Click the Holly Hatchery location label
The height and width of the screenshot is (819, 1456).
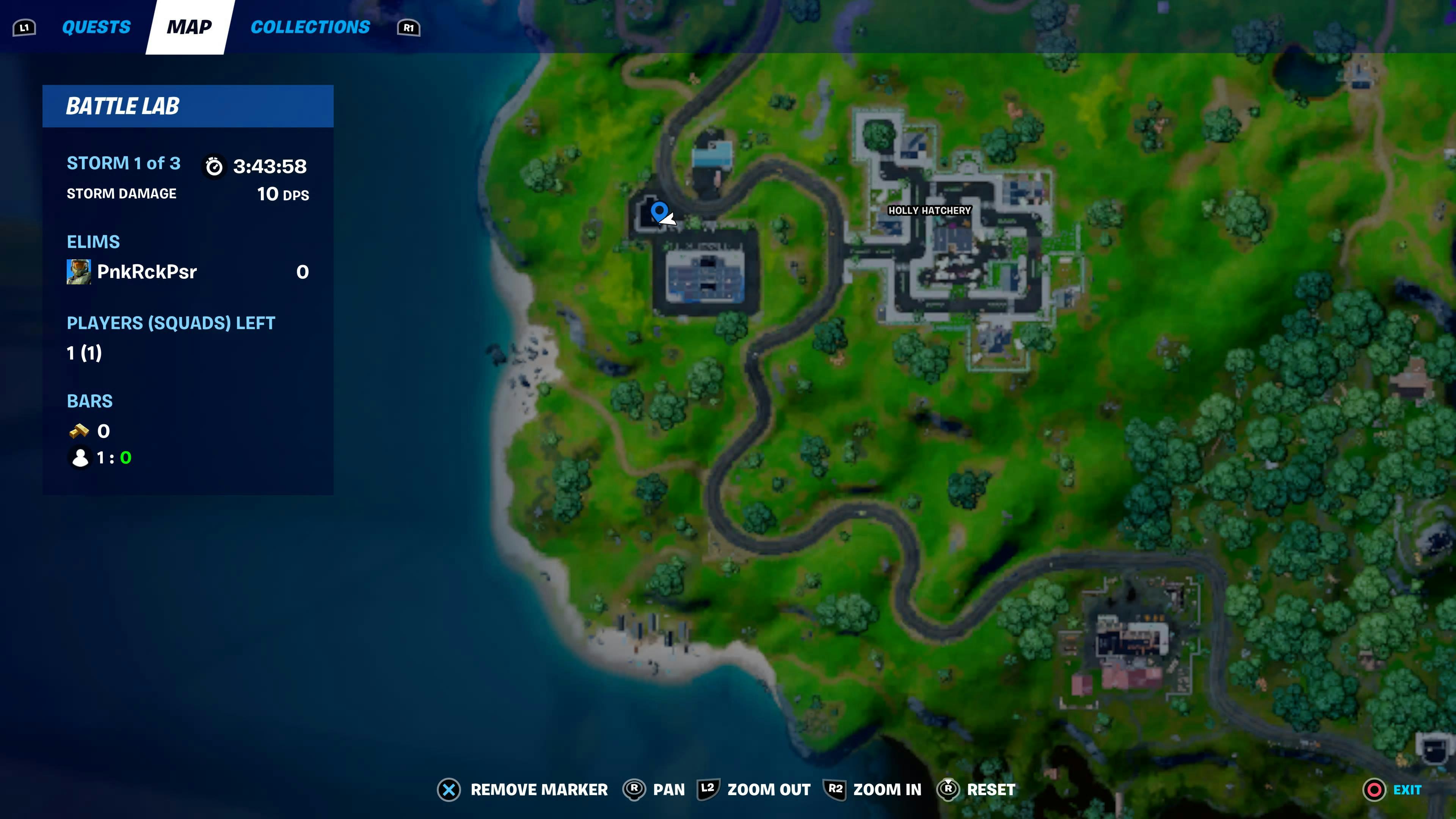[x=929, y=210]
